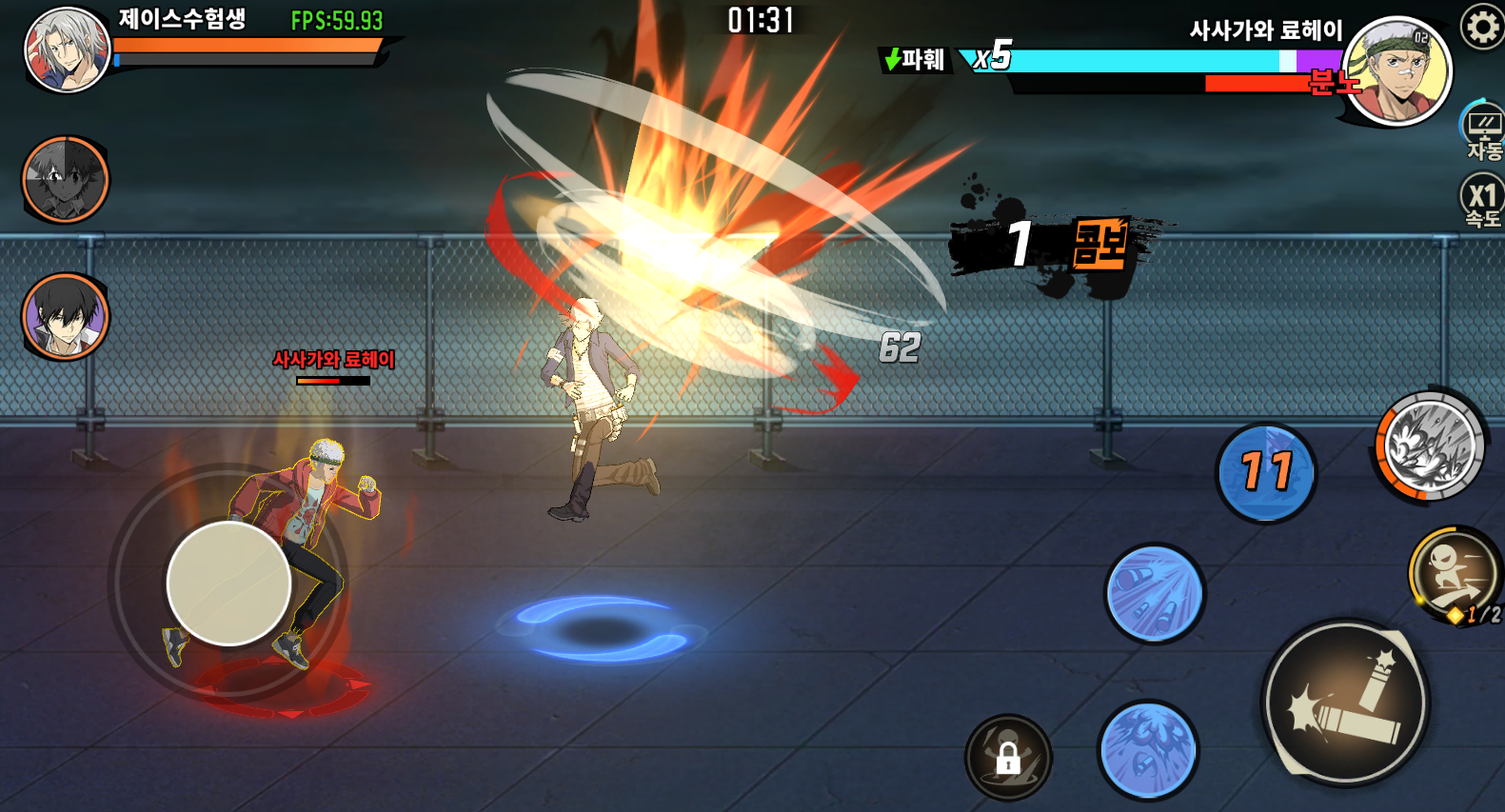Tap the 사사가와 료헤이 boss portrait
1505x812 pixels.
point(1396,71)
